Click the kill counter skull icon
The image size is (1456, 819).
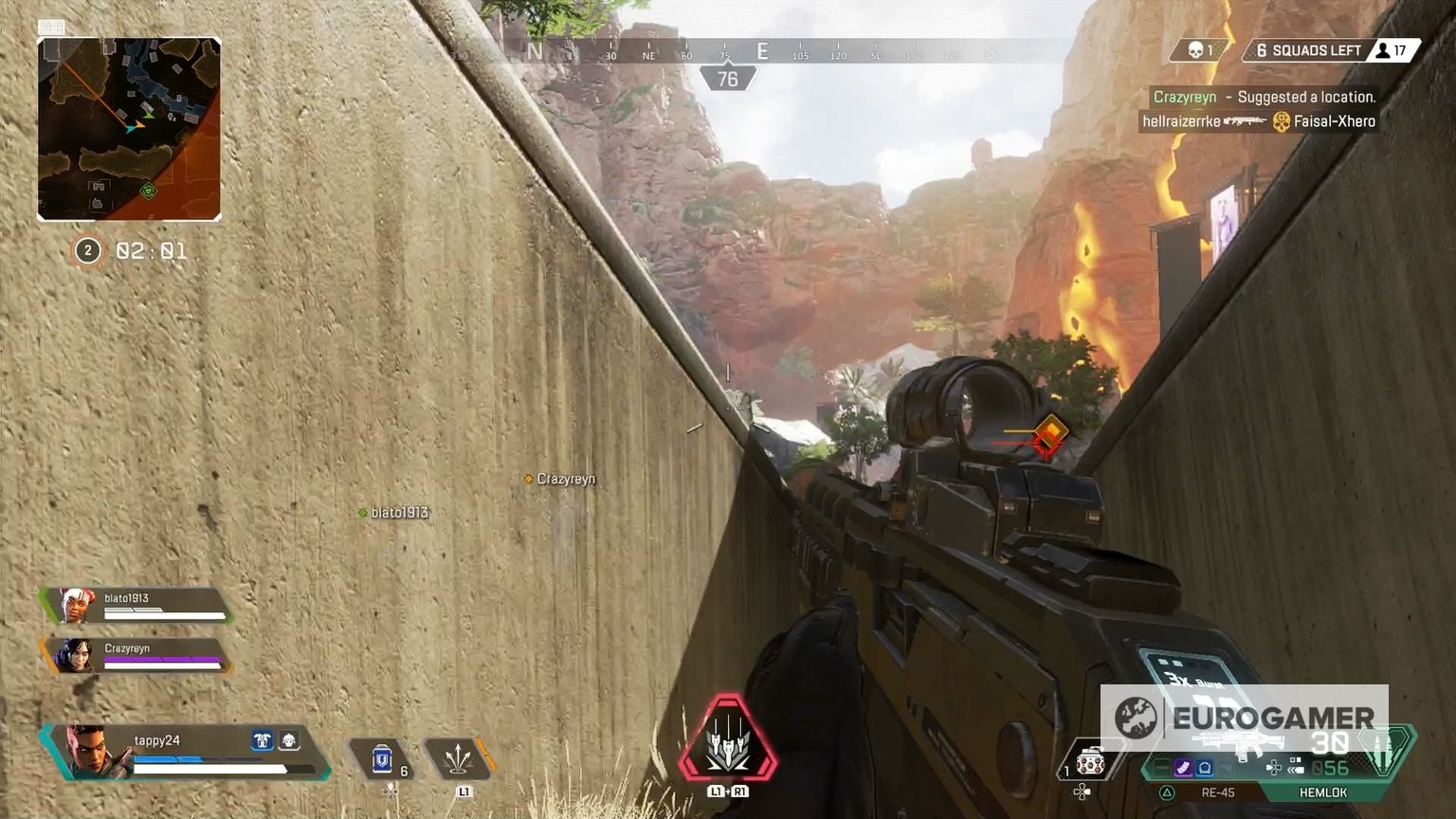tap(1194, 51)
